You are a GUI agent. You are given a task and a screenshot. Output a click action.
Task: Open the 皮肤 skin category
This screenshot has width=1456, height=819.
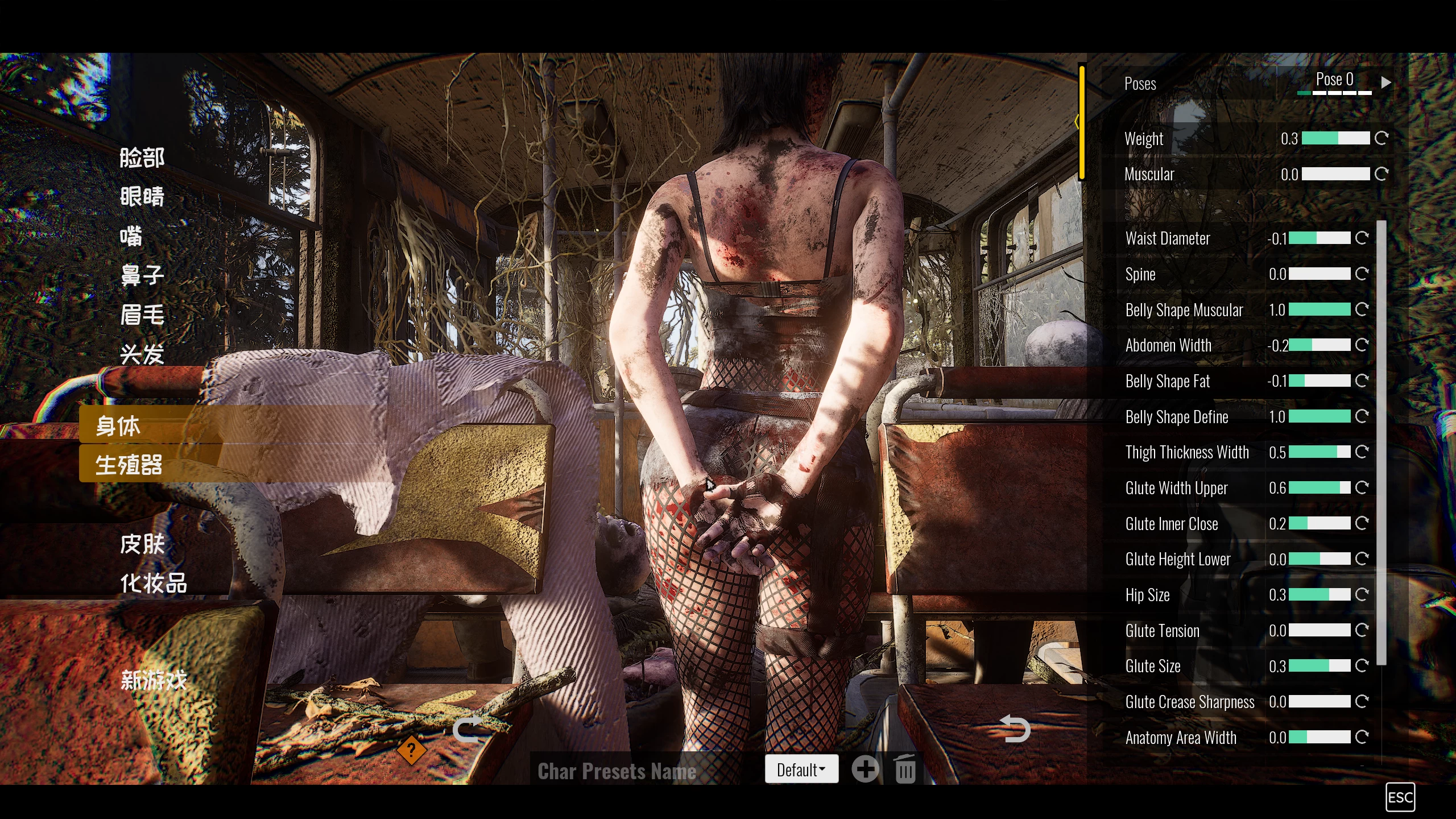[142, 544]
